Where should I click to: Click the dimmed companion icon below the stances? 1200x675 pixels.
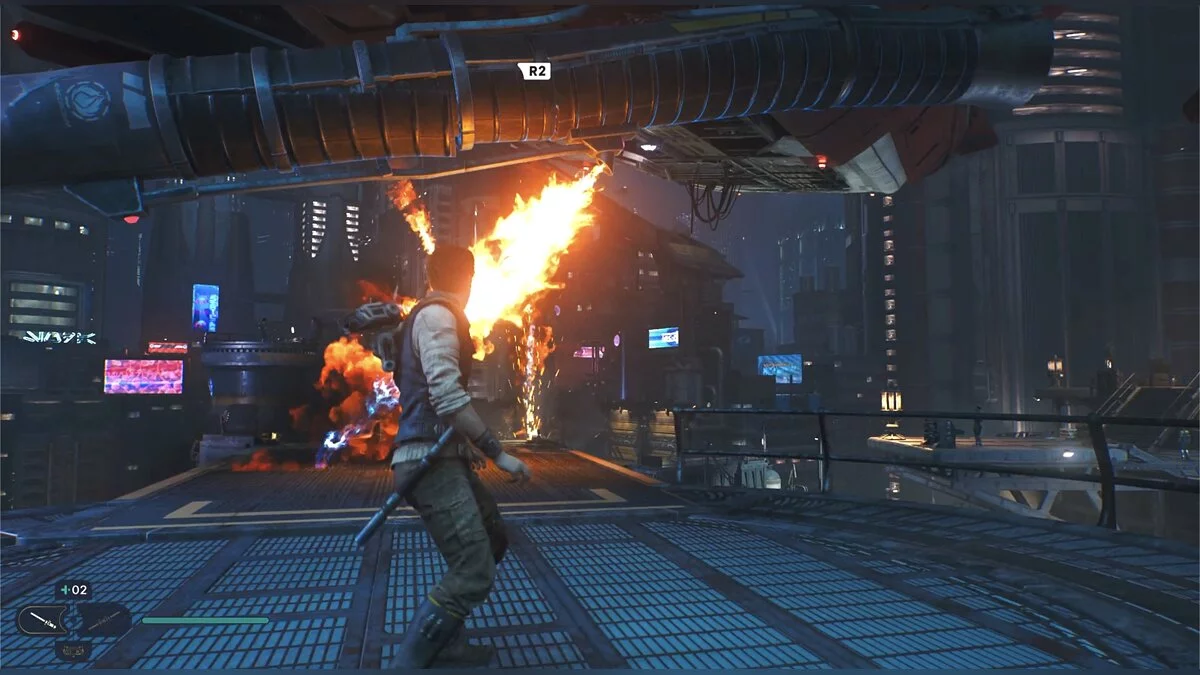pyautogui.click(x=73, y=650)
